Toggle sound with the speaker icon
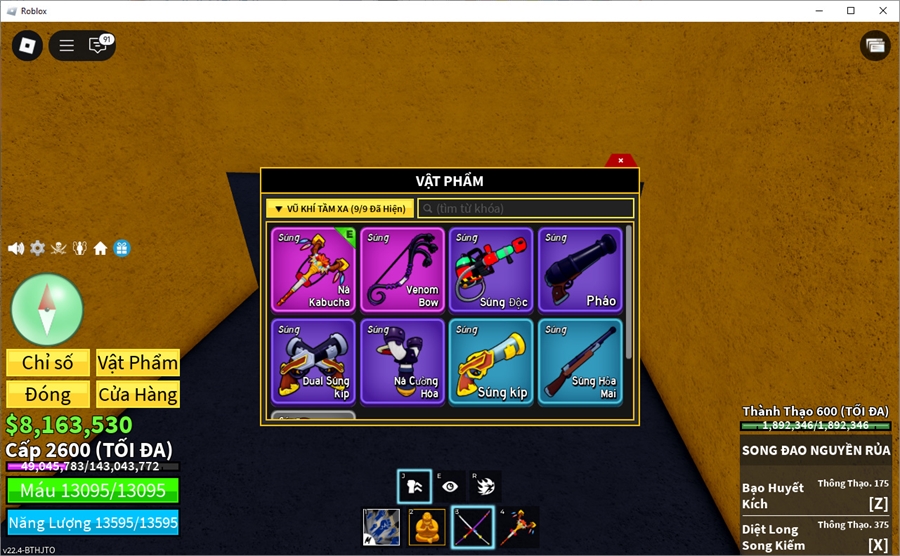Image resolution: width=900 pixels, height=556 pixels. pos(16,248)
